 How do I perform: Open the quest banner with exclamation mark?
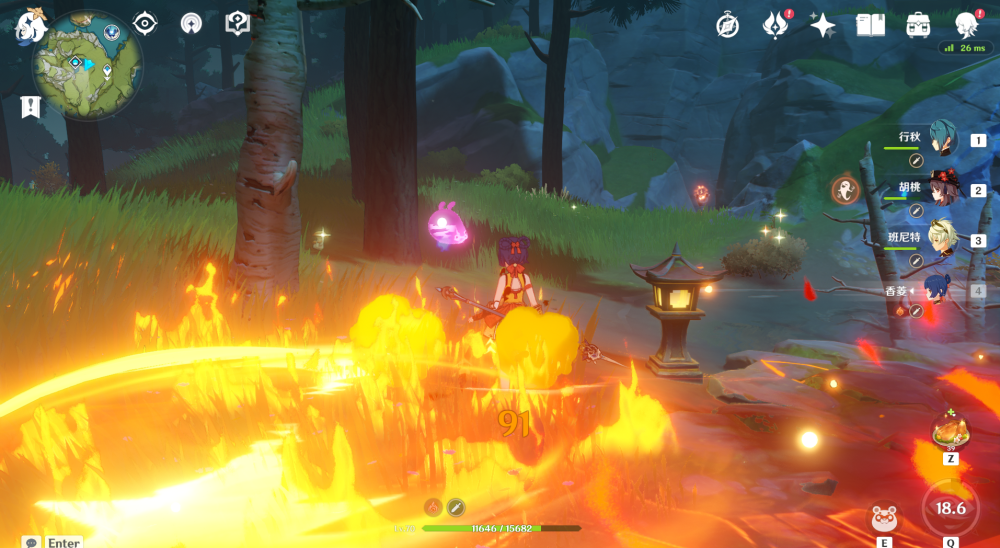(x=30, y=106)
